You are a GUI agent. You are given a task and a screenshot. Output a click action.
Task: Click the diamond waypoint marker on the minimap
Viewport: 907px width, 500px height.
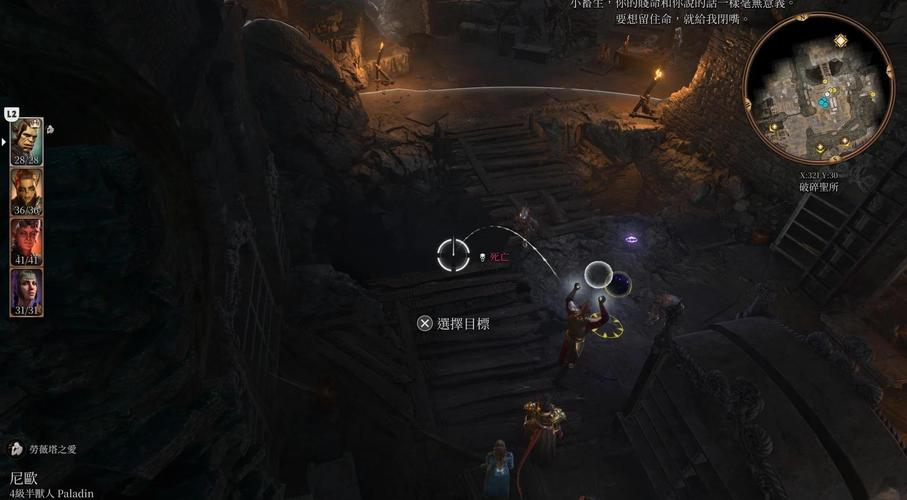point(840,40)
